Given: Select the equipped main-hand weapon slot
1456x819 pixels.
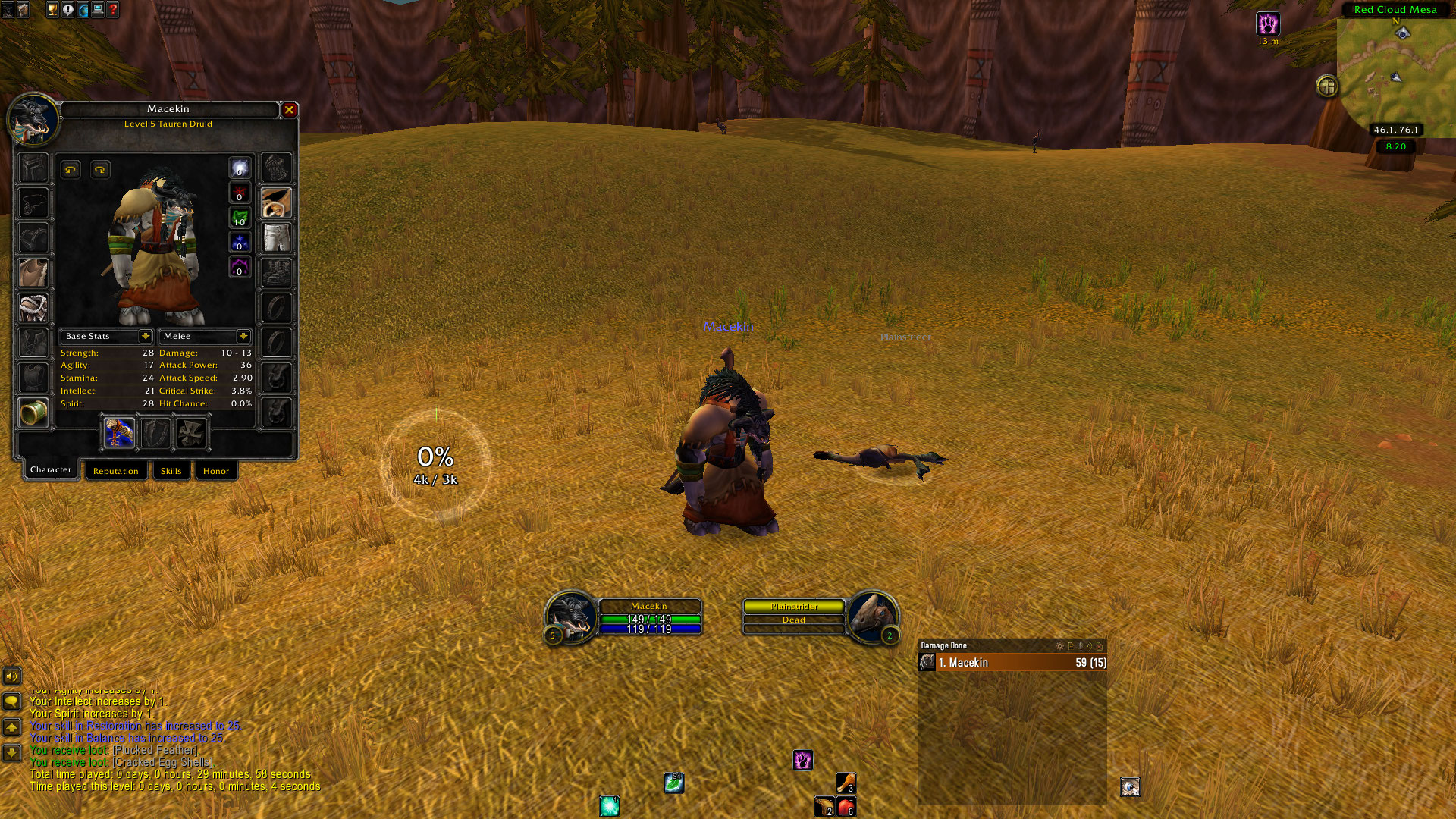Looking at the screenshot, I should pos(120,433).
